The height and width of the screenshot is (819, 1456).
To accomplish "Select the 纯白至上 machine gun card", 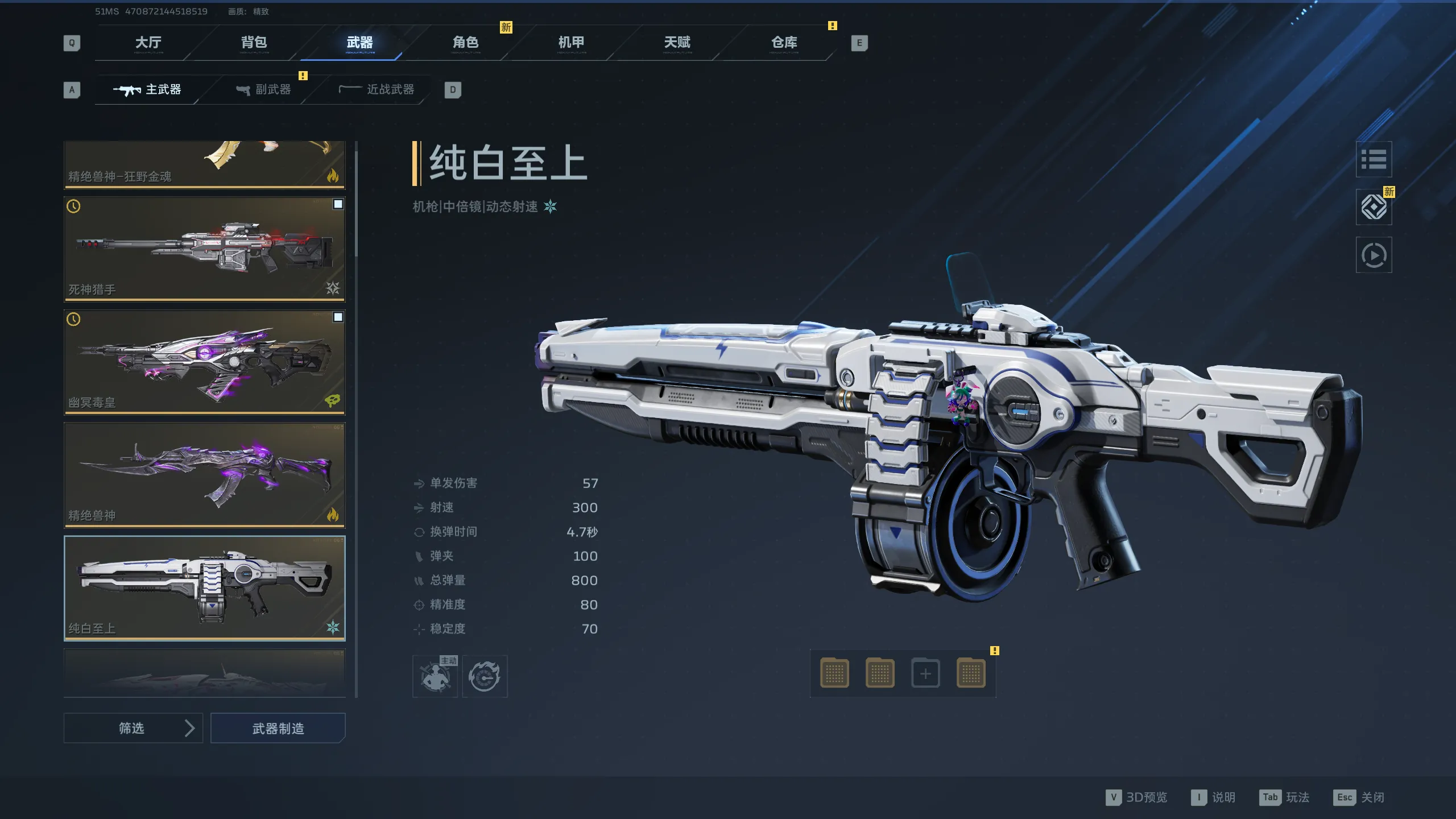I will 204,588.
